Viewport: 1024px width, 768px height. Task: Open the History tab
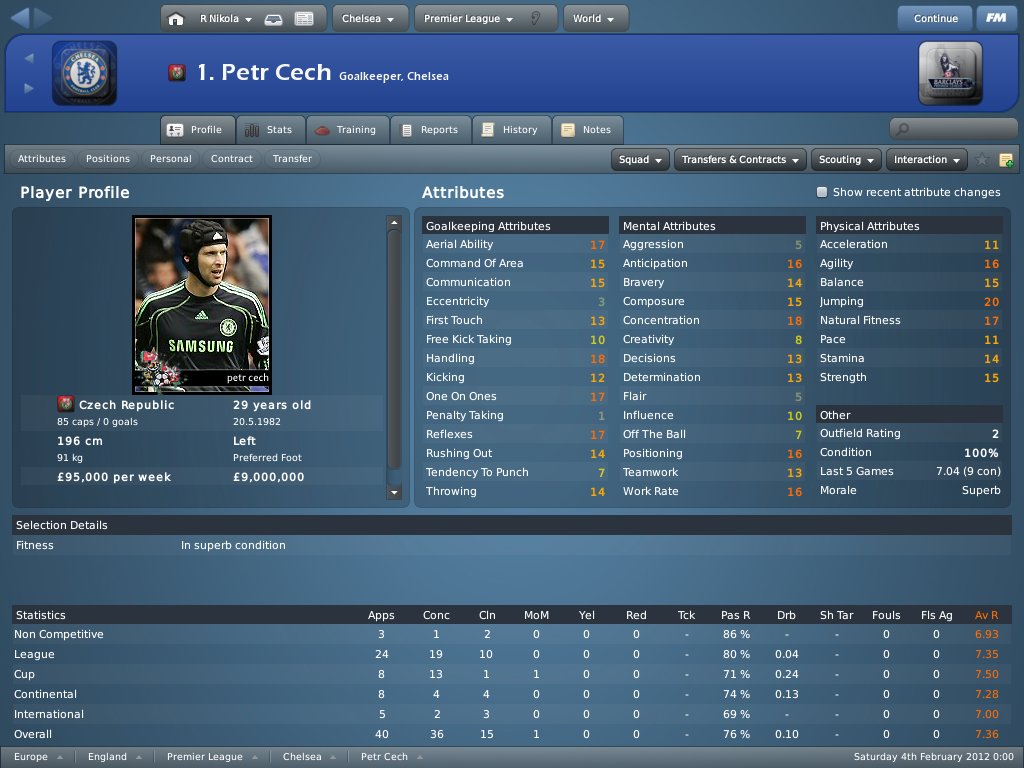[x=510, y=130]
